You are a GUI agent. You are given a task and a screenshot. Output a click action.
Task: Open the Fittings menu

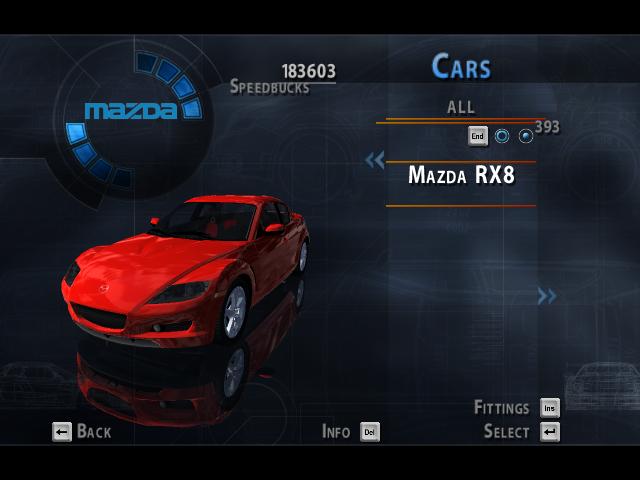point(516,408)
